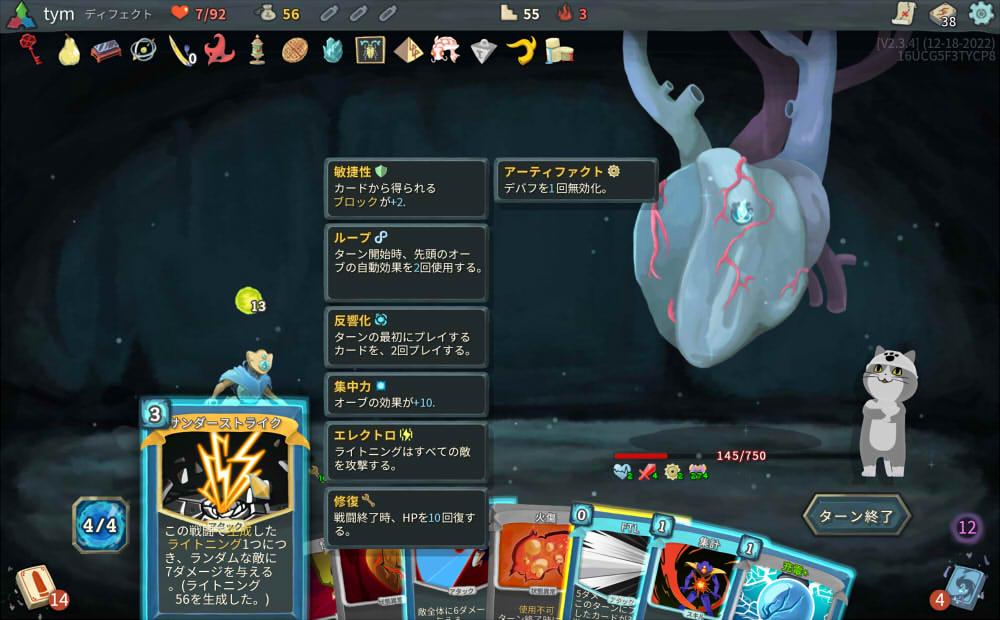View the full deck of 38 cards
Screen dimensions: 1000x620
click(942, 14)
